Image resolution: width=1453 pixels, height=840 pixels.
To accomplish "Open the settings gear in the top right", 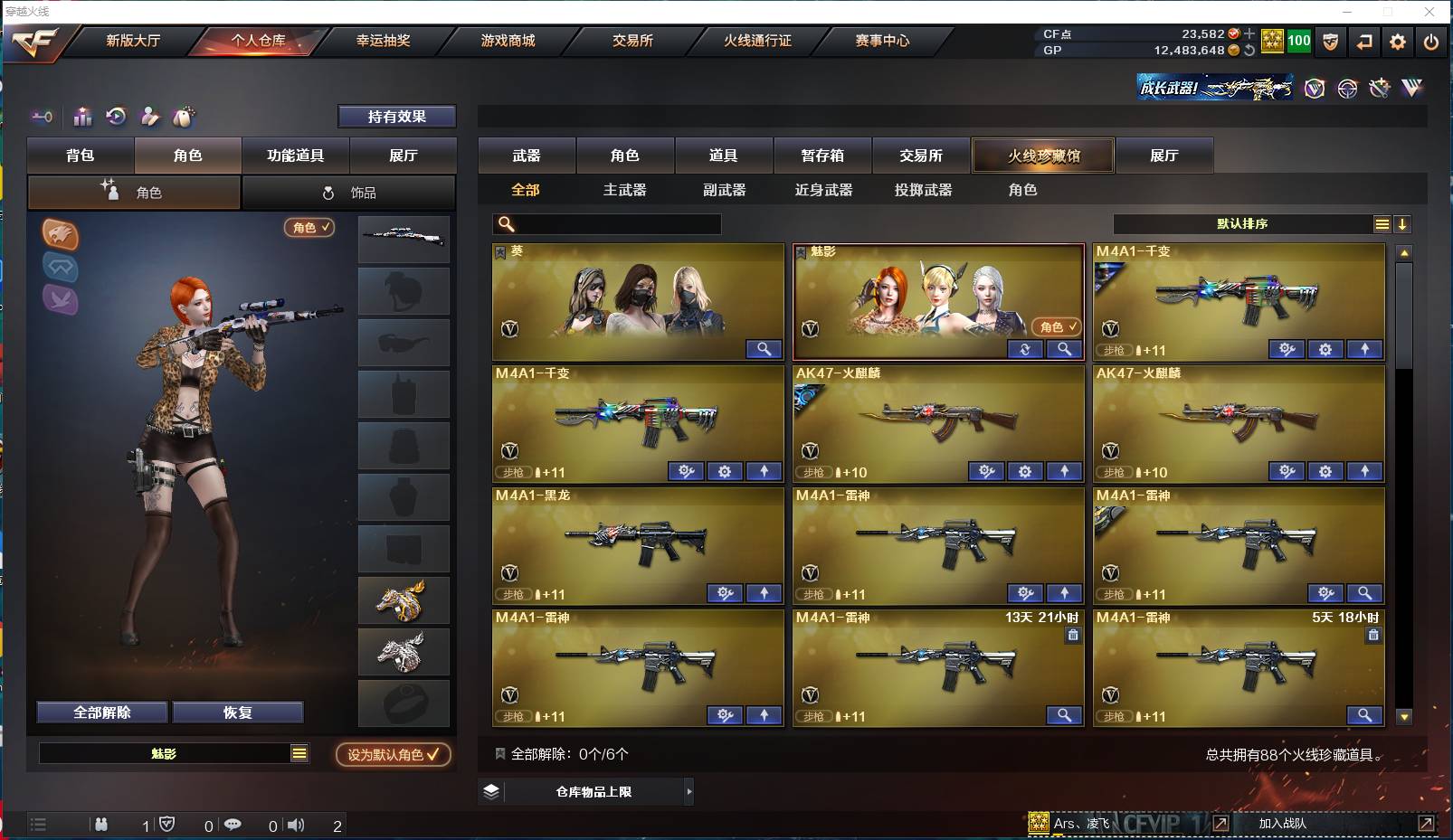I will click(x=1397, y=42).
